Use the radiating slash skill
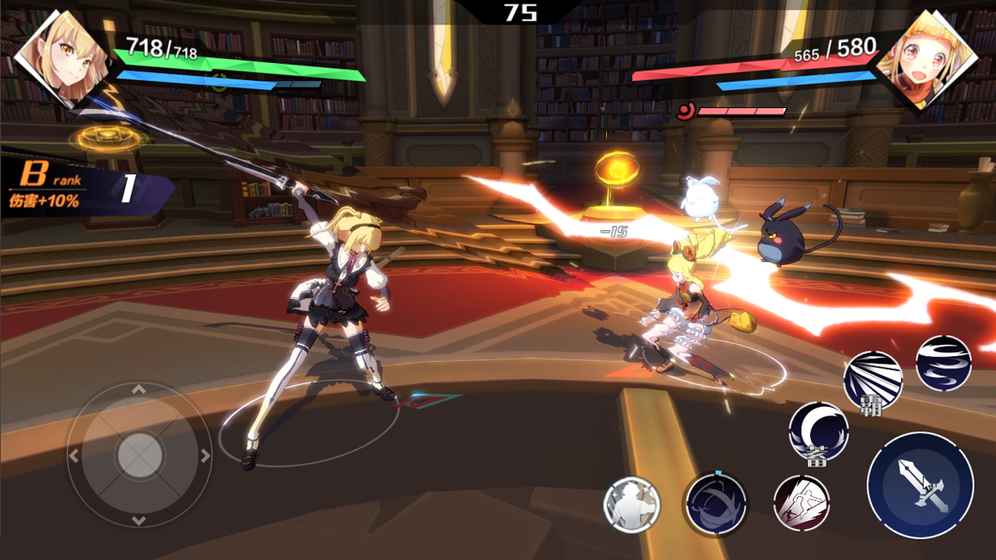Image resolution: width=996 pixels, height=560 pixels. [x=873, y=379]
